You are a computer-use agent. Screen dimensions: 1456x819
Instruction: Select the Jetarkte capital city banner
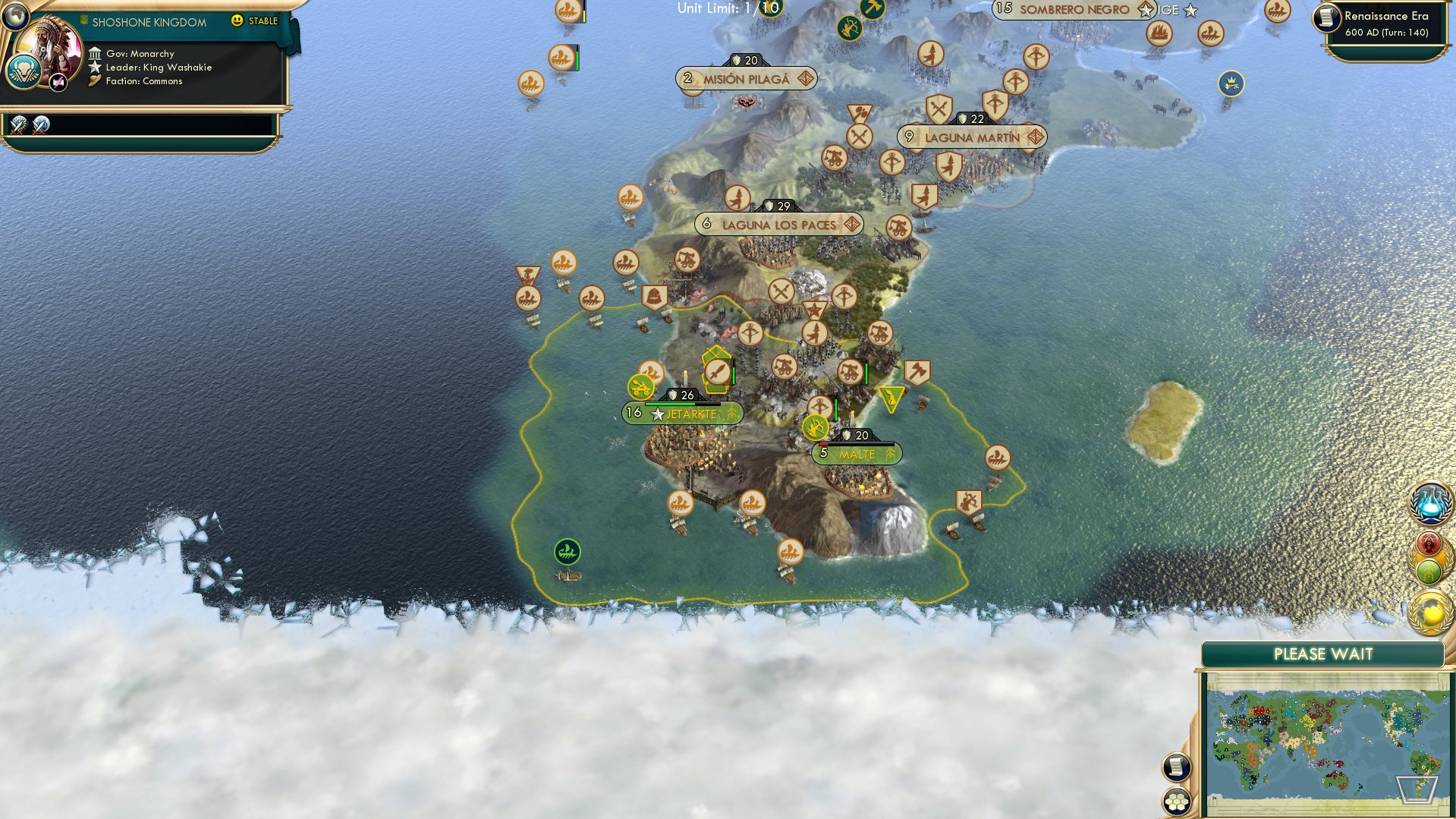click(681, 414)
